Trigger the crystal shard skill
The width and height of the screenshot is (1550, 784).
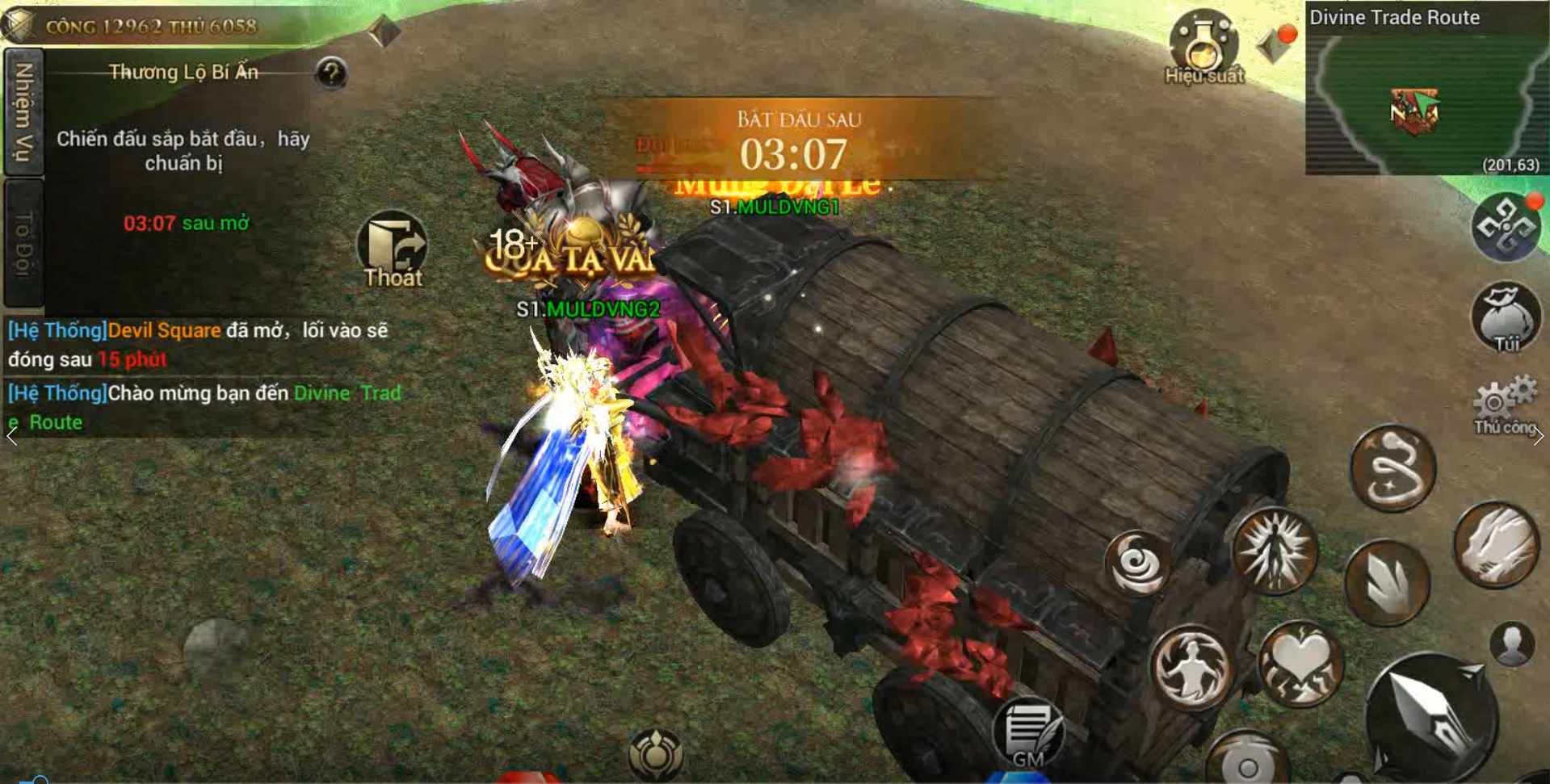[x=1387, y=583]
